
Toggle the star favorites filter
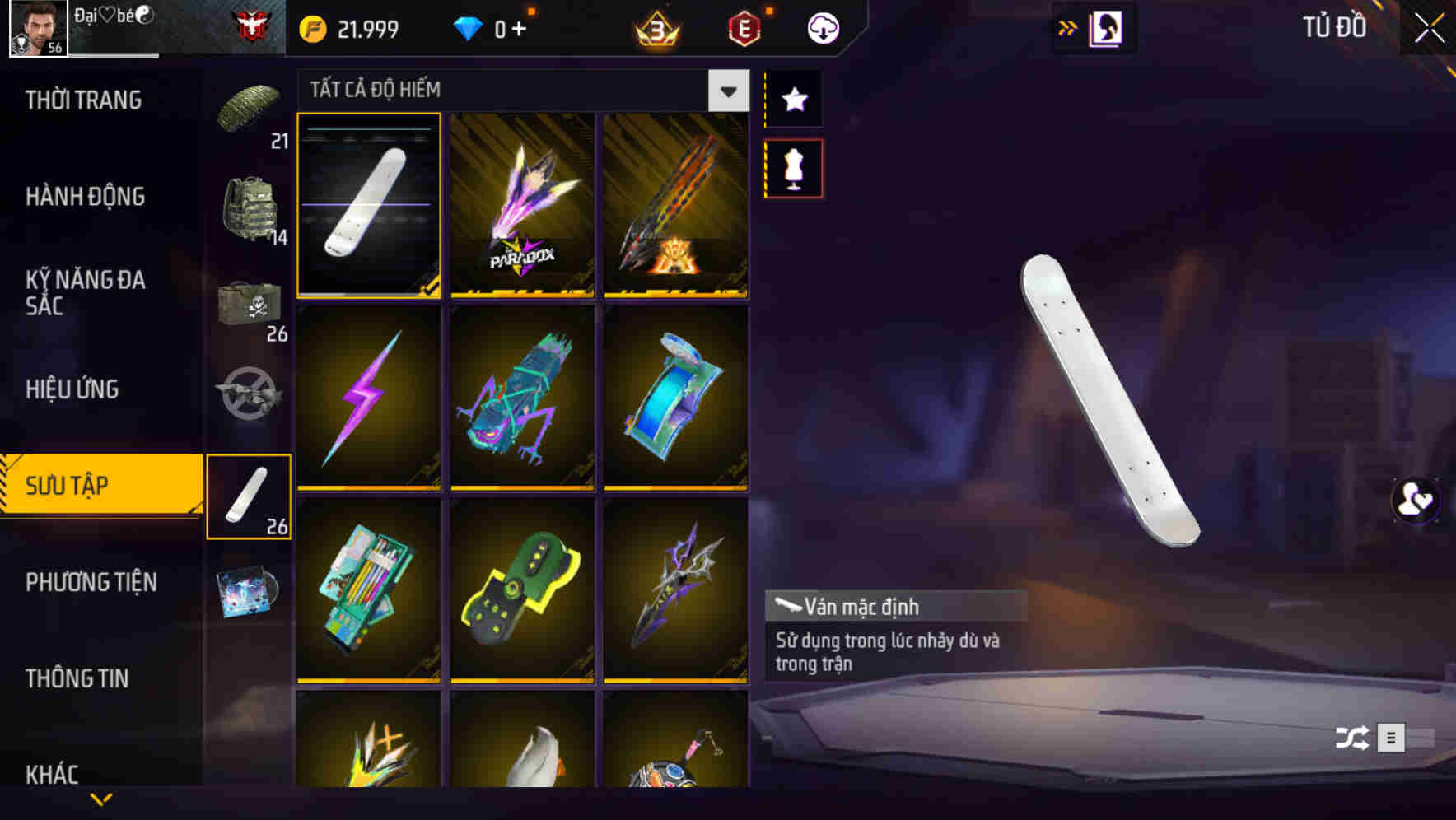[793, 99]
